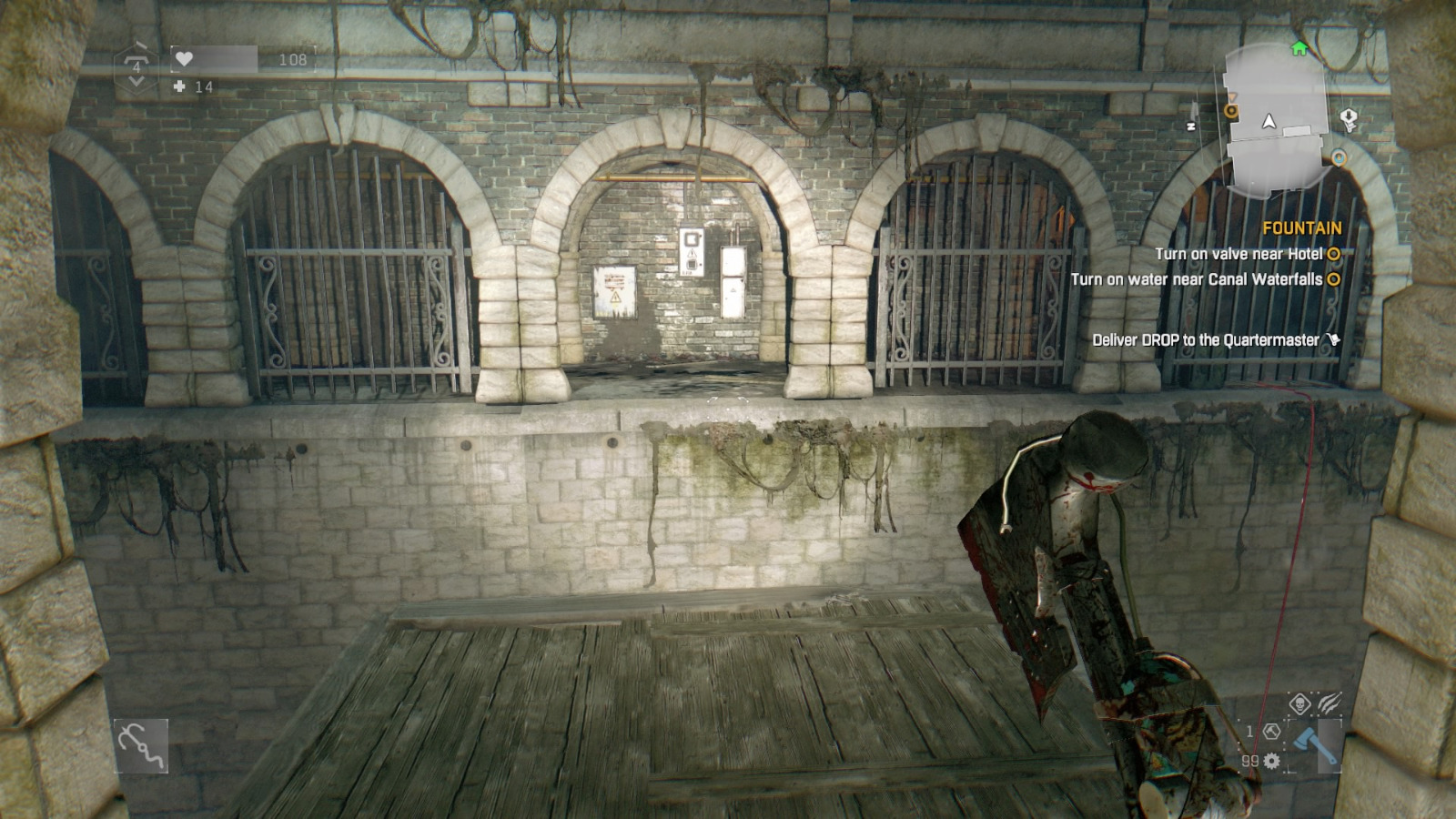Click the airdrop icon right of the minimap
1456x819 pixels.
[1348, 116]
